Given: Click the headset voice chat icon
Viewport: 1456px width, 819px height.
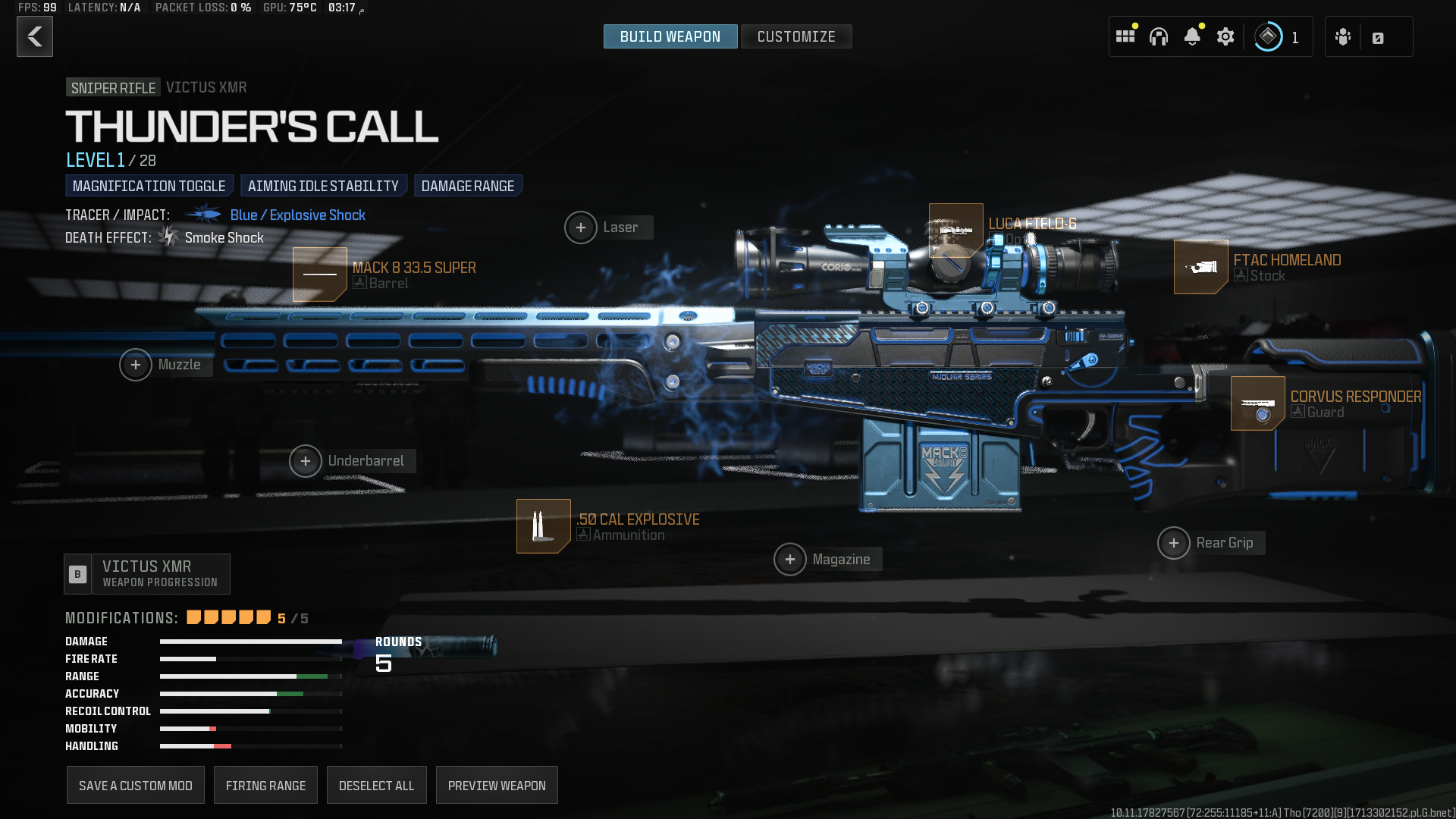Looking at the screenshot, I should tap(1159, 36).
